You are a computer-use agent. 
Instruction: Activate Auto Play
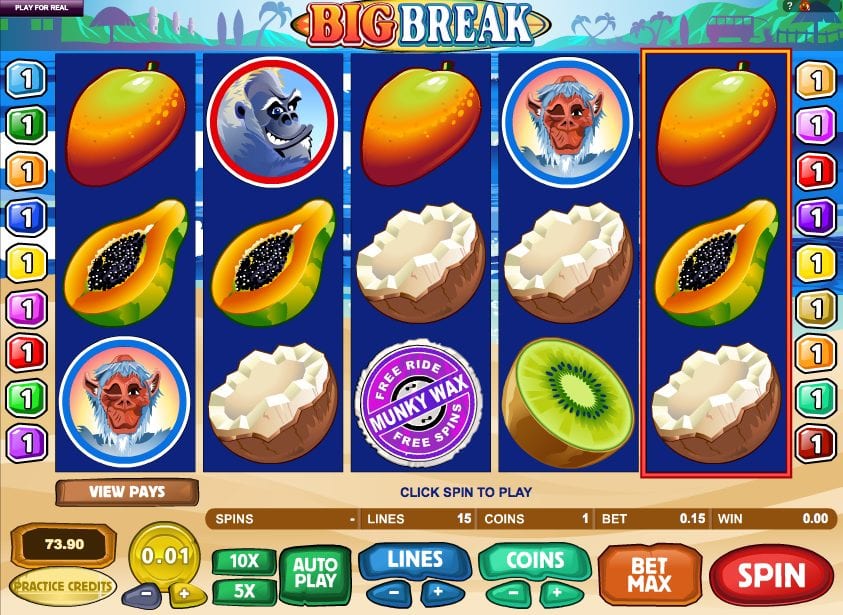[x=315, y=574]
